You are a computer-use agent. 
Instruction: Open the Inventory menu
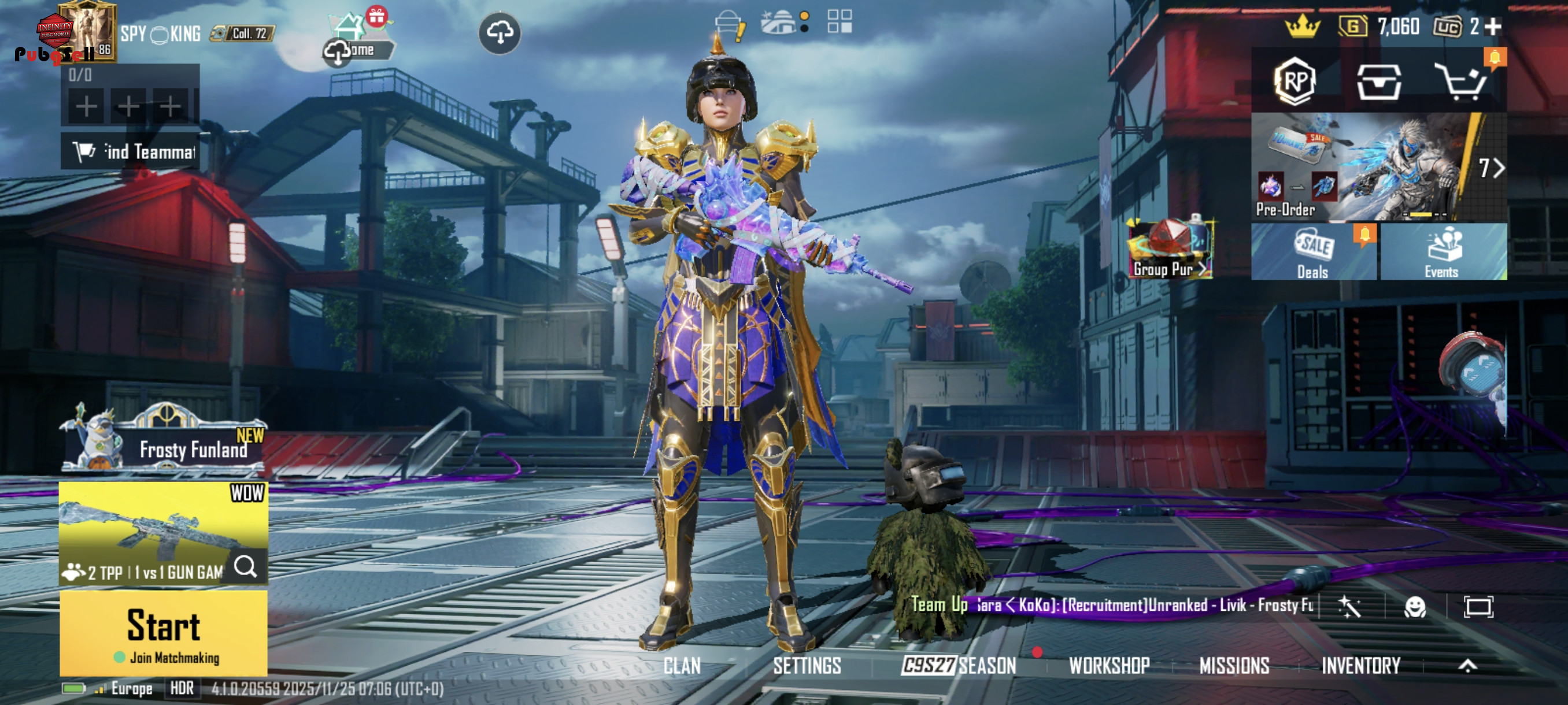click(1361, 666)
